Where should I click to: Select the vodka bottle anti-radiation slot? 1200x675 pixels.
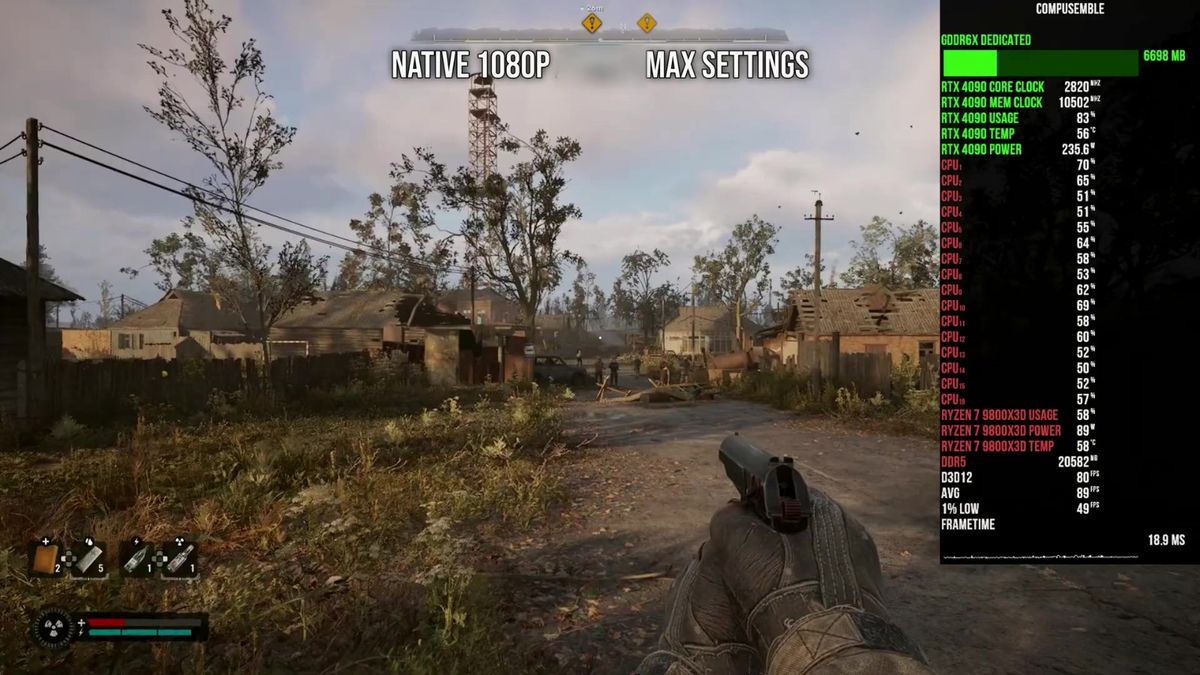[179, 558]
